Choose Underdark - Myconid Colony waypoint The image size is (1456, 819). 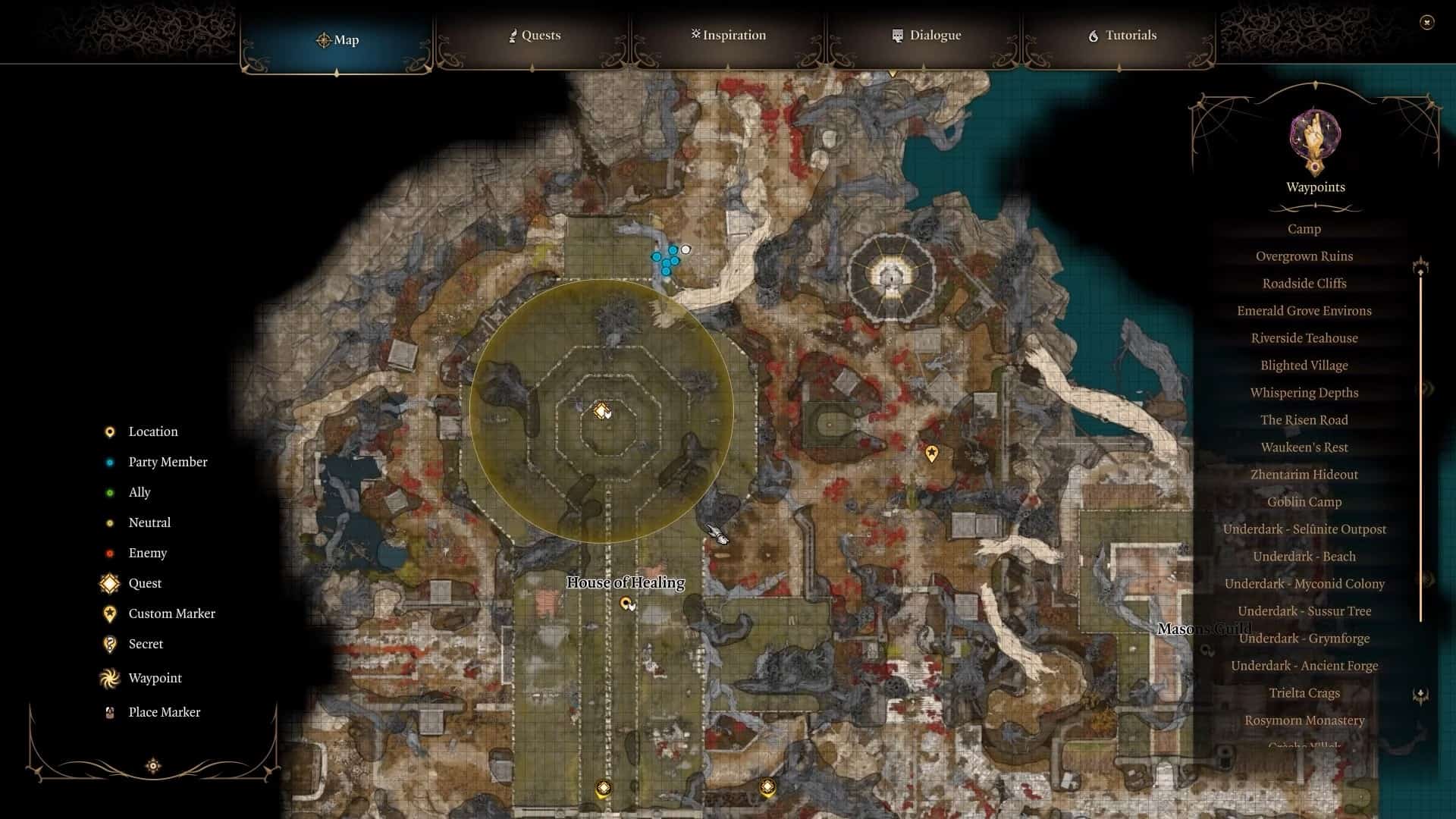(x=1304, y=584)
